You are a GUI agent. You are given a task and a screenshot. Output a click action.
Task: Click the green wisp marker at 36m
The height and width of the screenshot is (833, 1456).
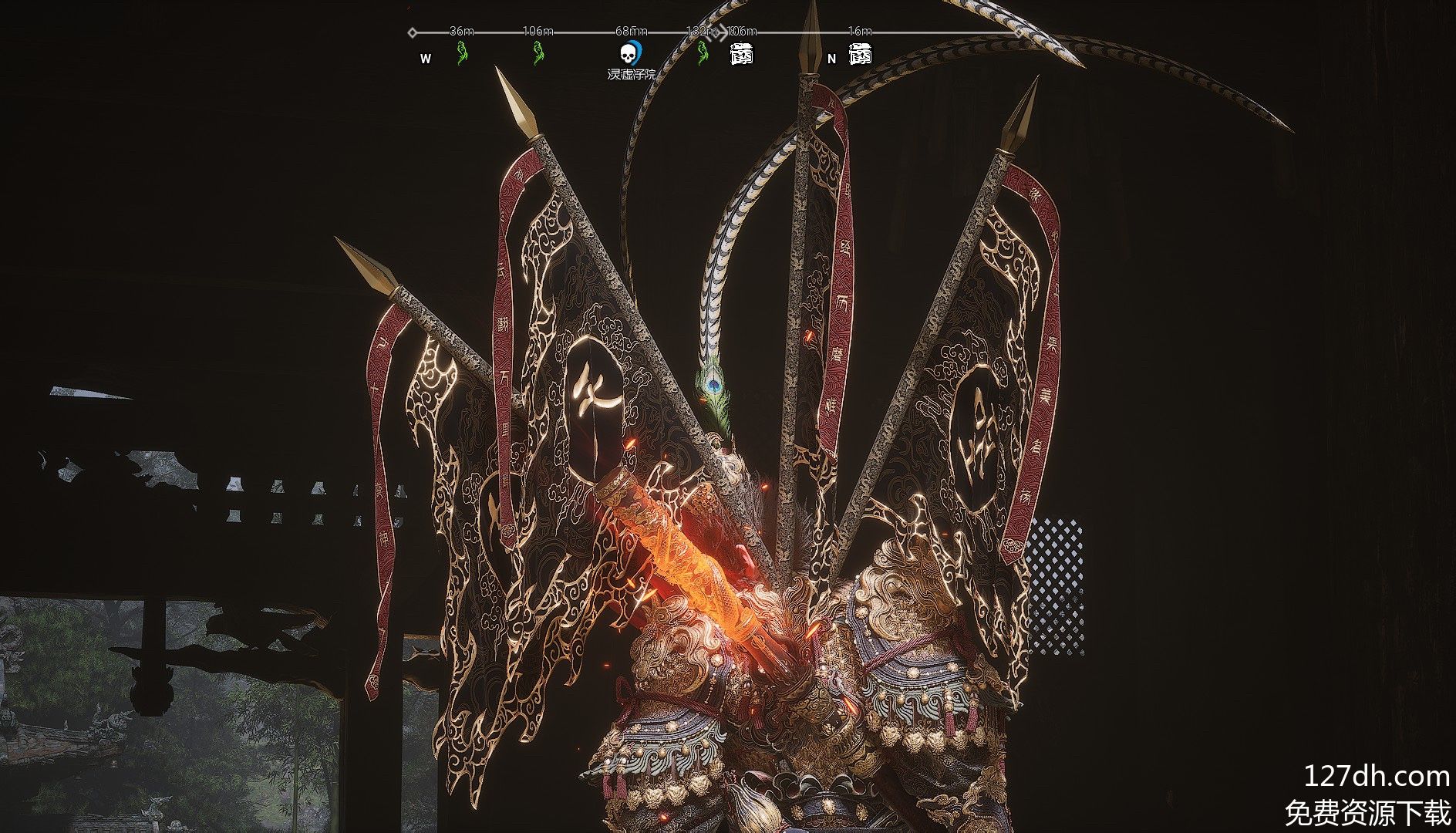462,53
